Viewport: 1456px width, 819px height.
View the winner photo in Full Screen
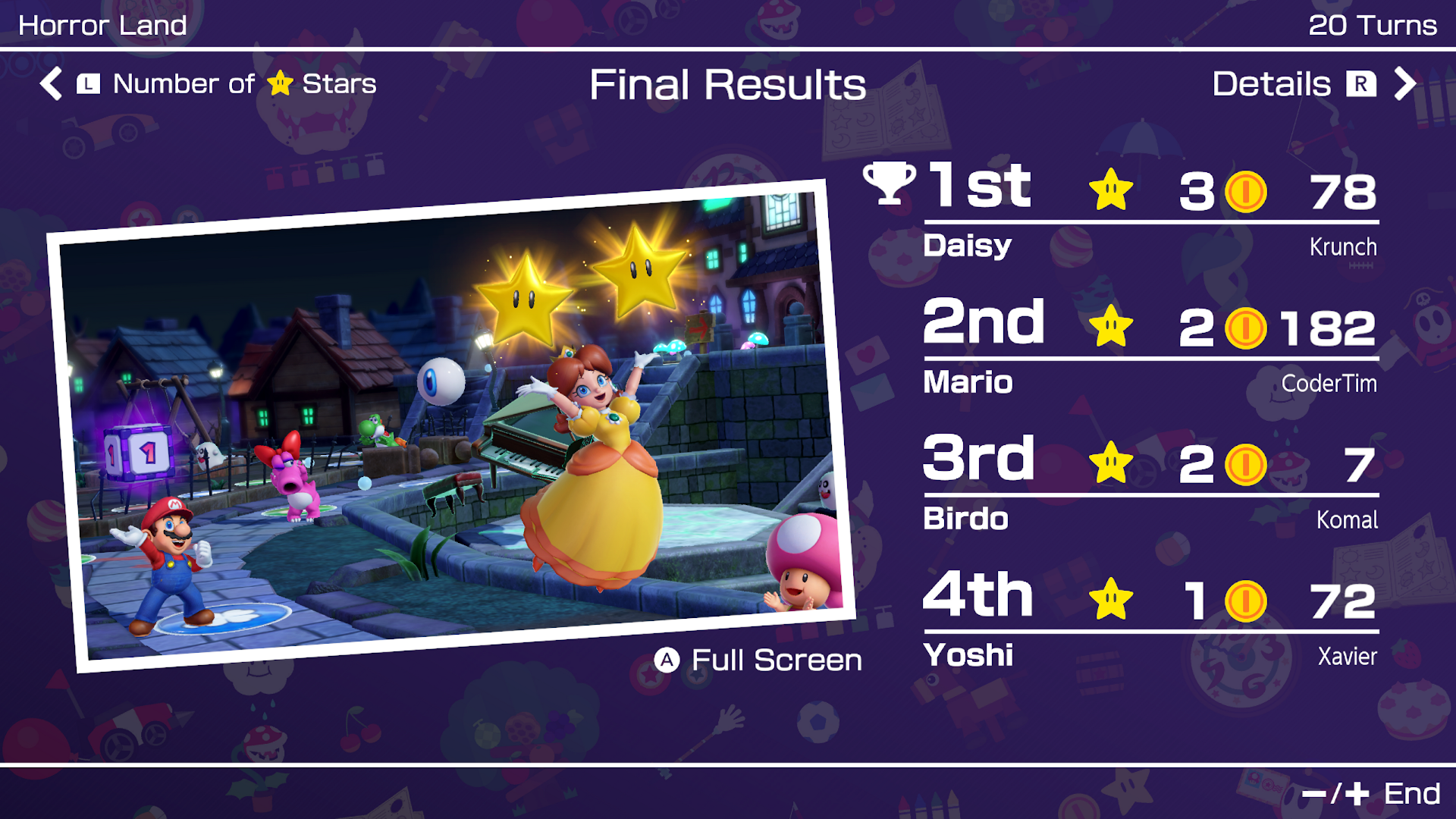point(758,660)
